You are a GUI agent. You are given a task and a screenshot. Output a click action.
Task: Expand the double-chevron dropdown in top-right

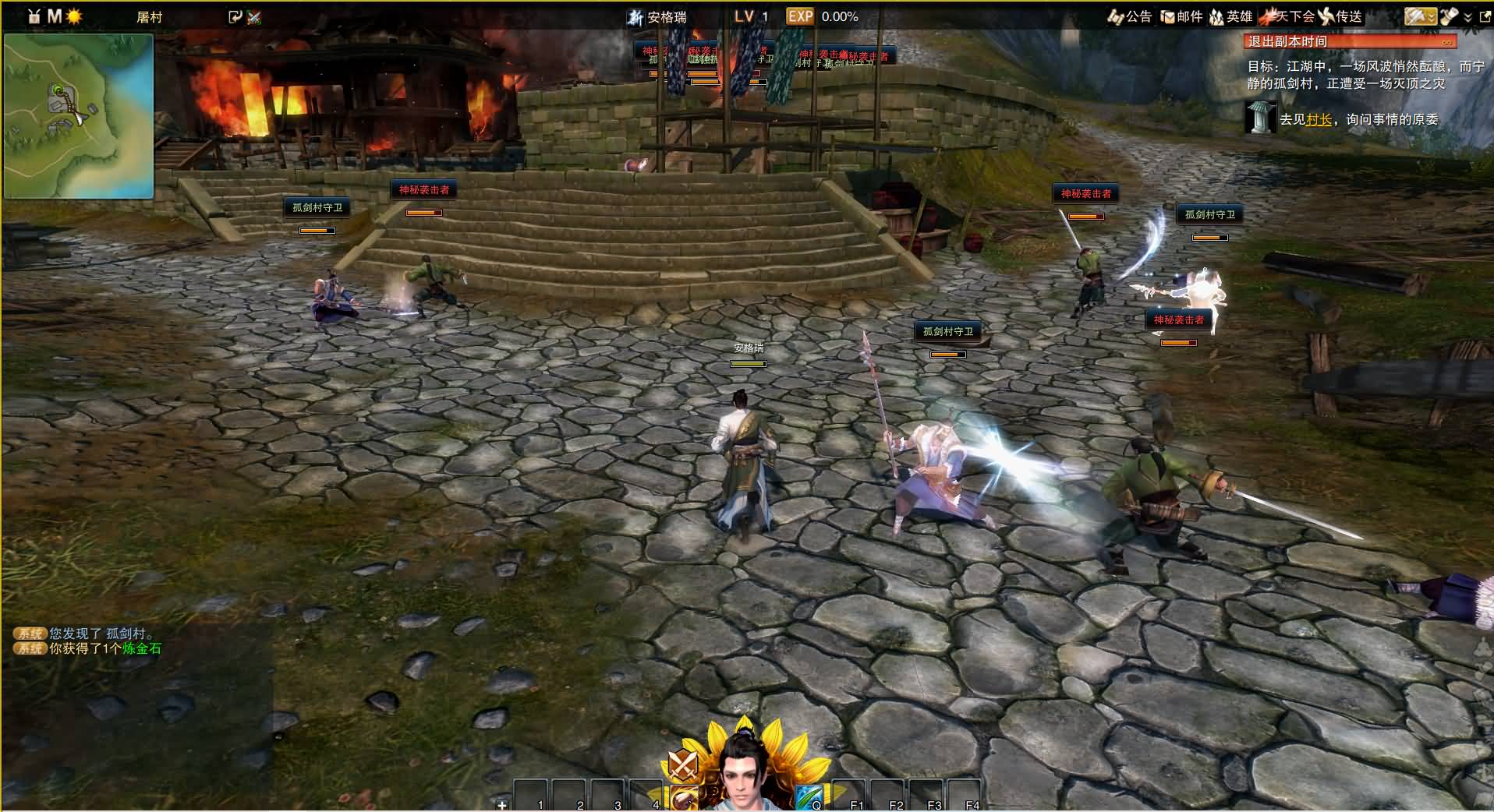pos(1468,17)
